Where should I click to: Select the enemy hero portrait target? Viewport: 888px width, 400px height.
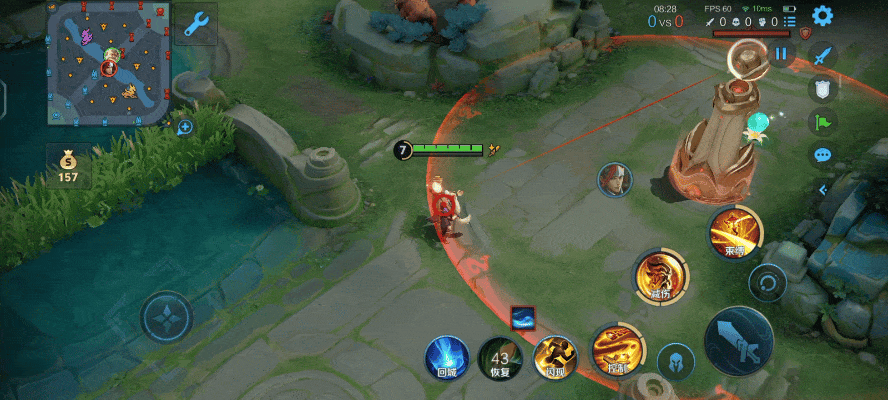[614, 180]
